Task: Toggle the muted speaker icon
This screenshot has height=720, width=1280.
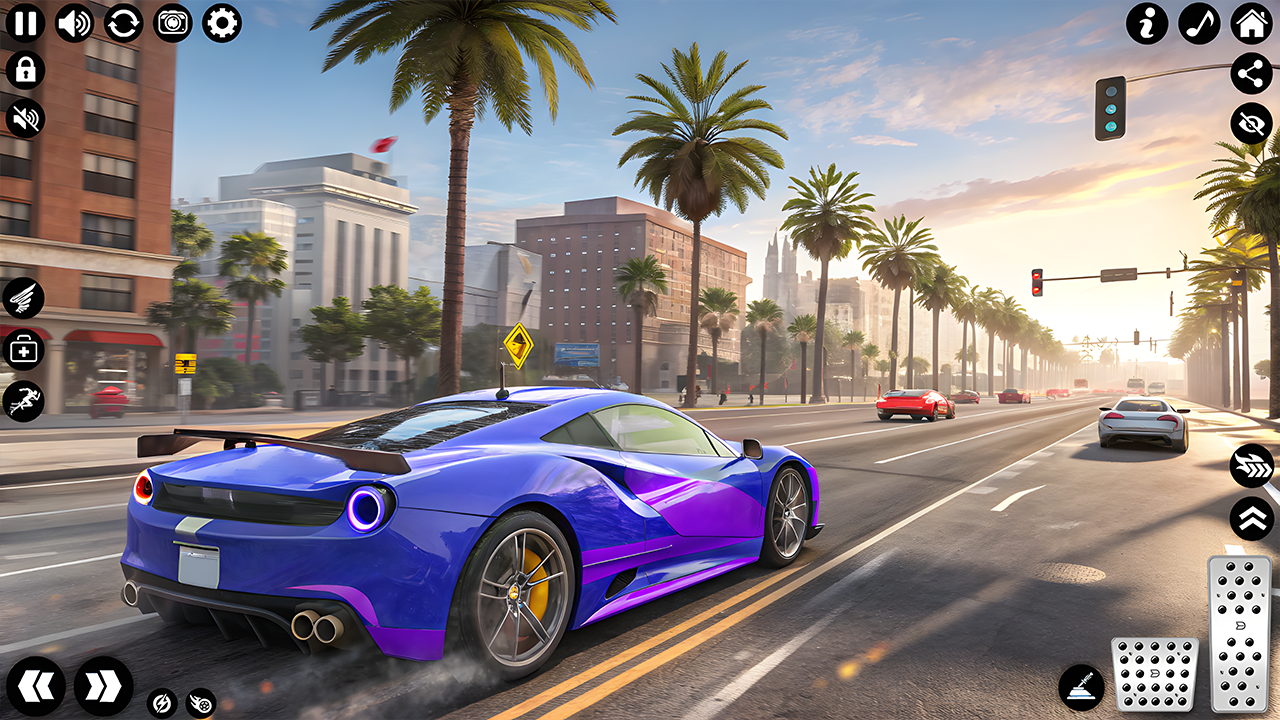Action: (25, 118)
